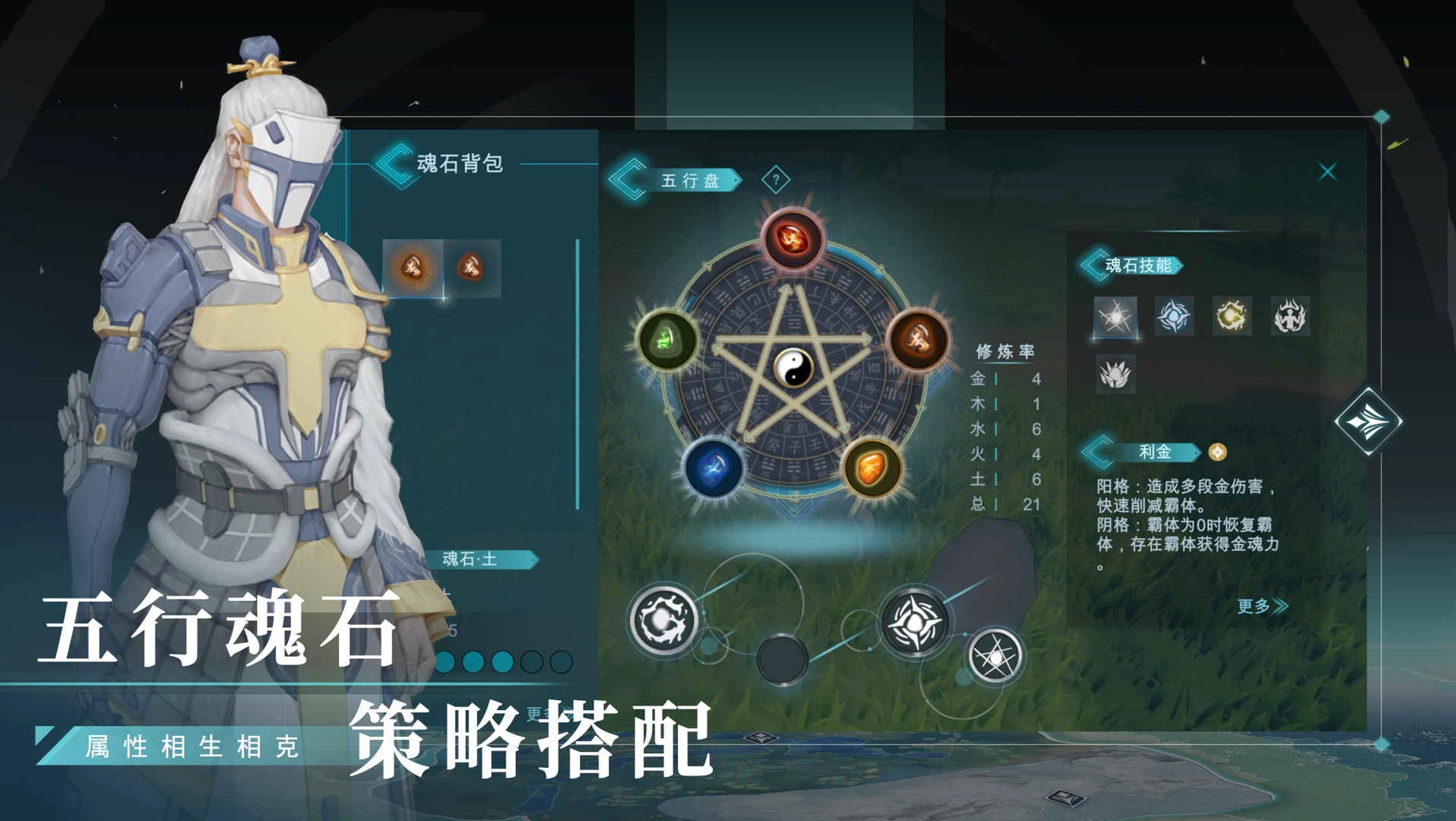The width and height of the screenshot is (1456, 821).
Task: Select the shuriken-style skill icon in the bottom row
Action: [916, 622]
